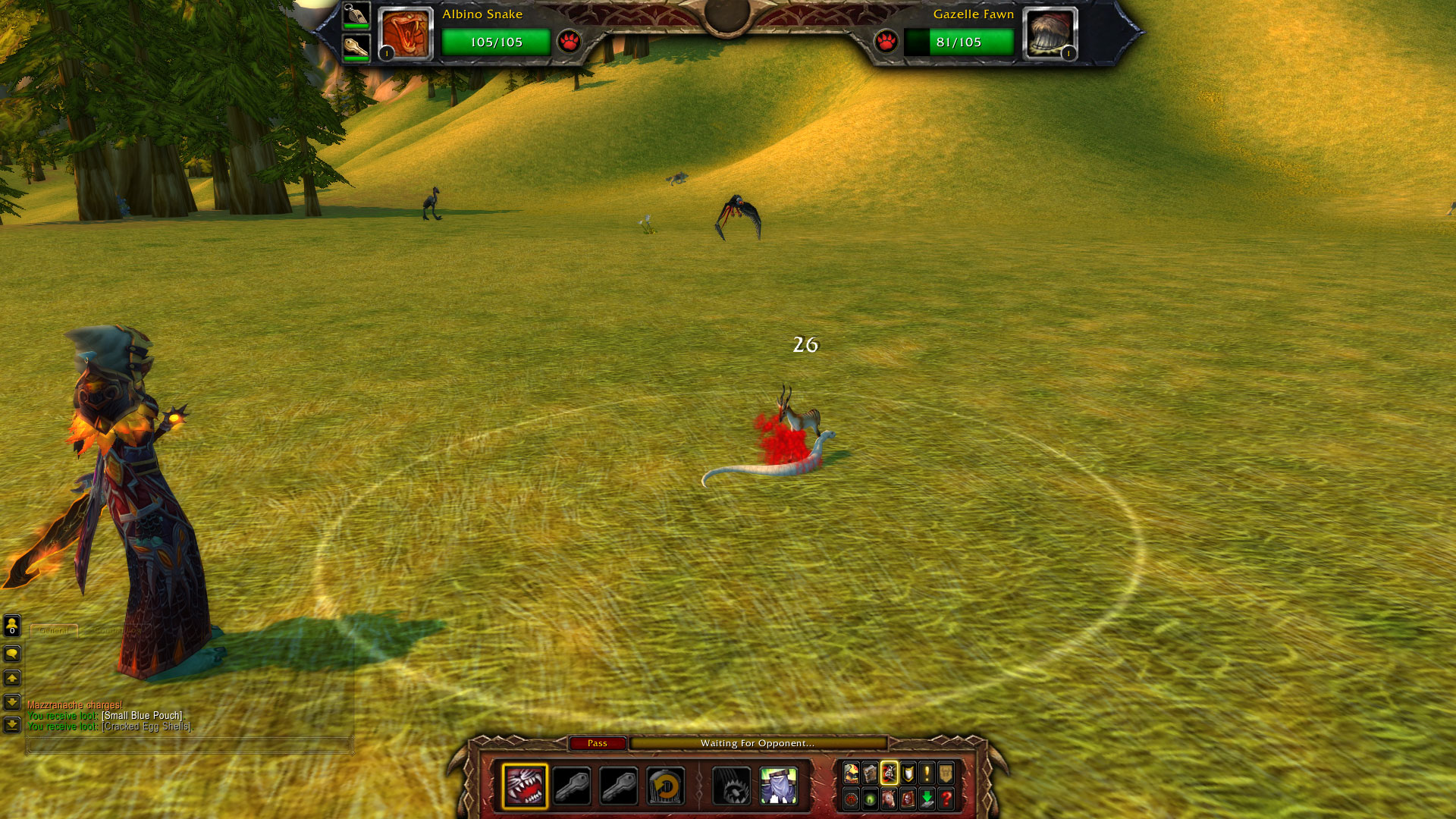Select the Albino Snake portrait

tap(406, 34)
